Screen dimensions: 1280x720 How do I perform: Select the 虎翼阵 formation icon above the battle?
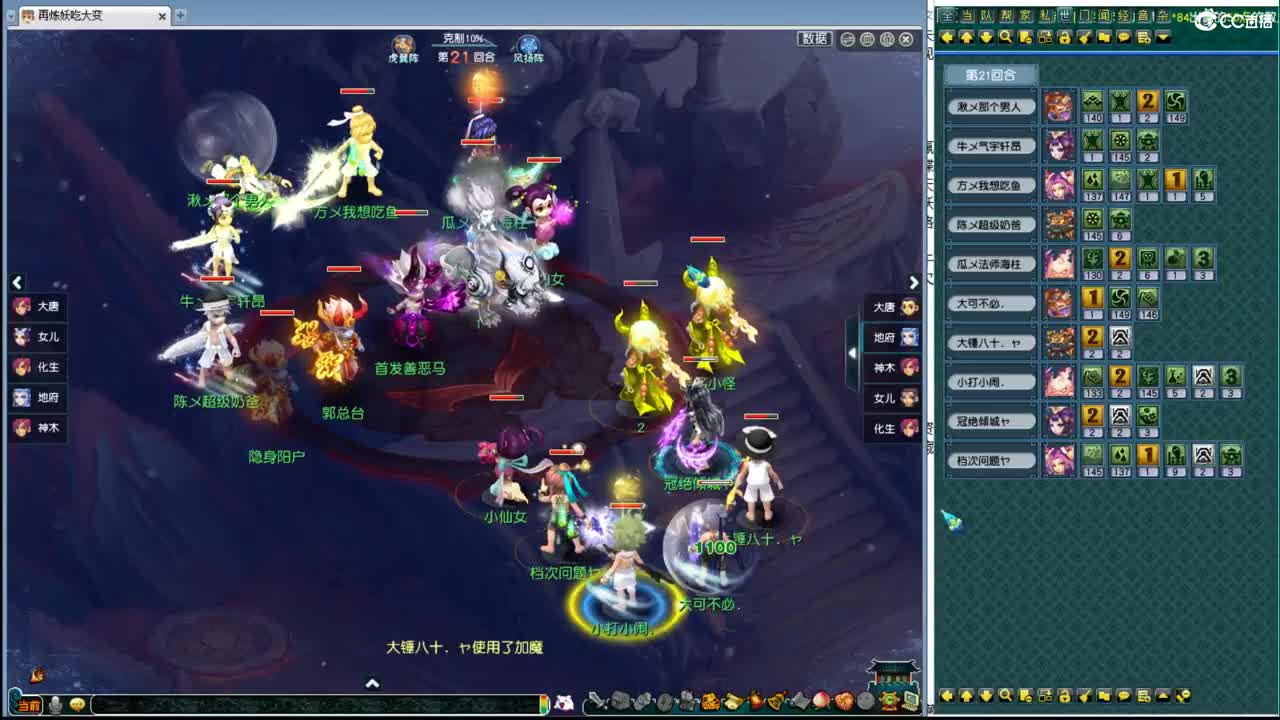click(405, 42)
